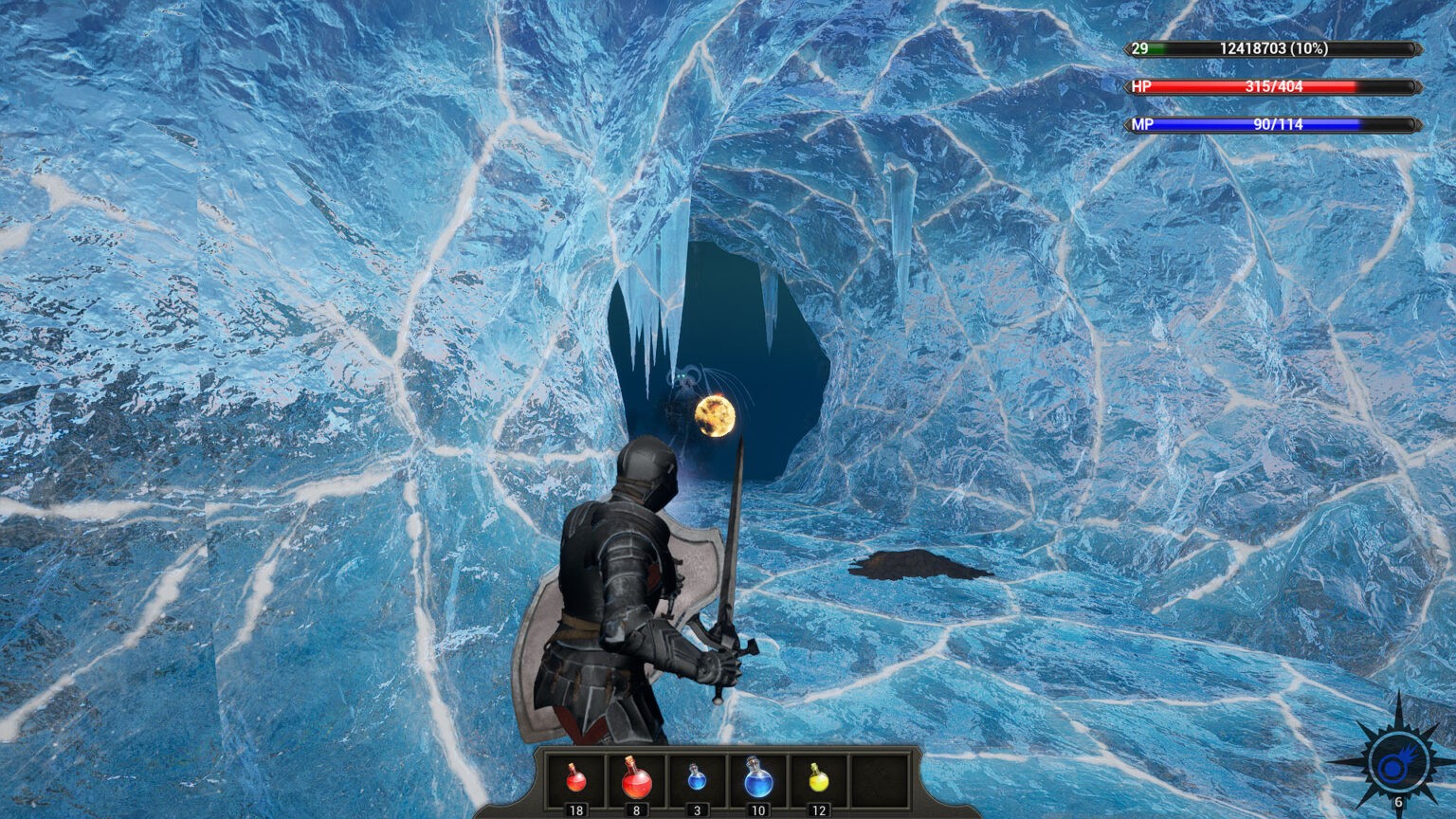Image resolution: width=1456 pixels, height=819 pixels.
Task: Use the small red health potion
Action: [575, 779]
